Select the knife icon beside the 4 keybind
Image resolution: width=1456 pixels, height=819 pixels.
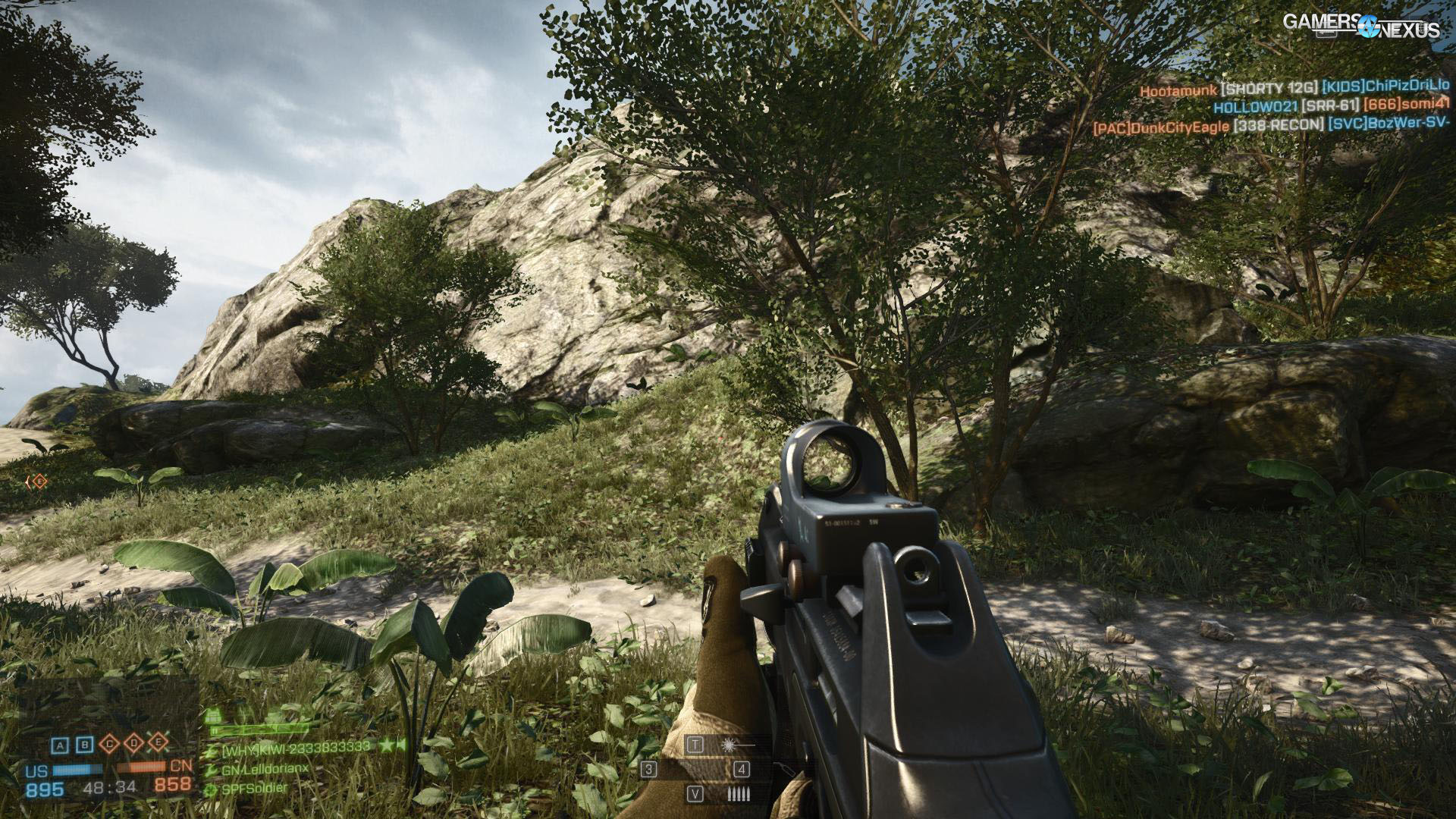786,768
